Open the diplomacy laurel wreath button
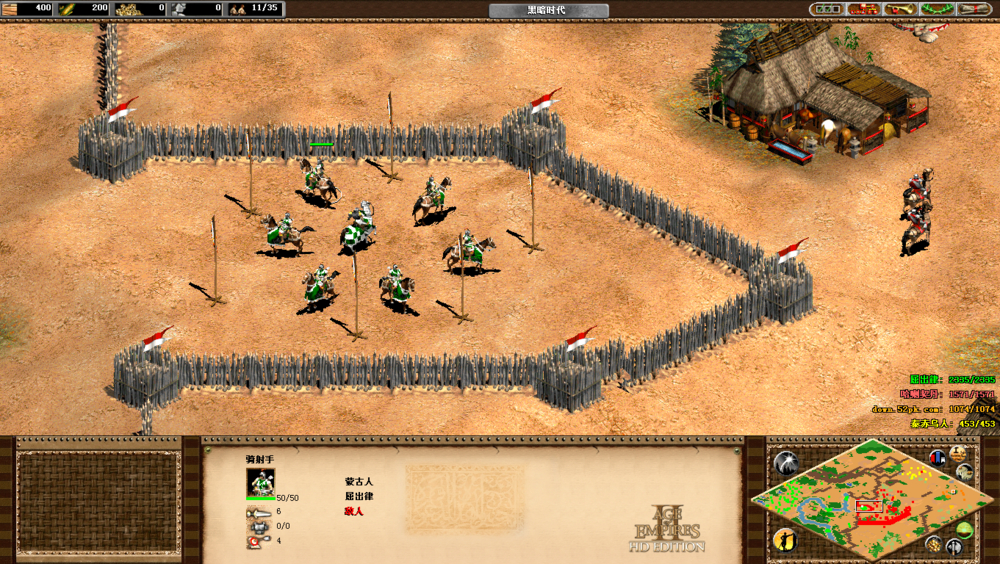The image size is (1000, 564). 936,9
